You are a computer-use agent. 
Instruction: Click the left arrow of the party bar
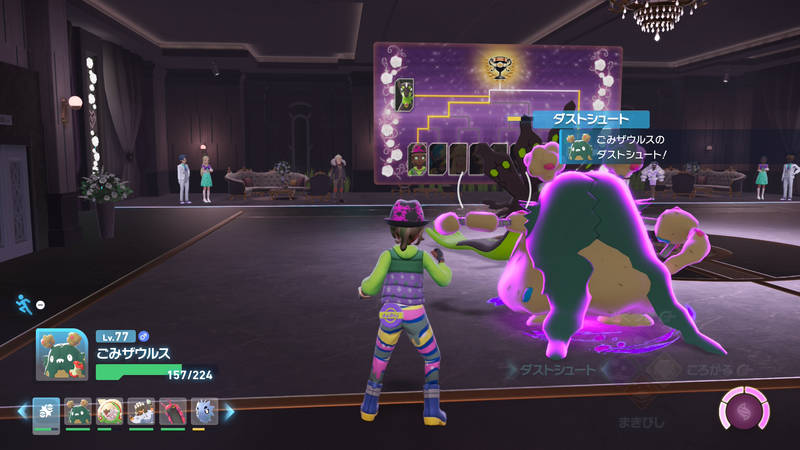[21, 410]
